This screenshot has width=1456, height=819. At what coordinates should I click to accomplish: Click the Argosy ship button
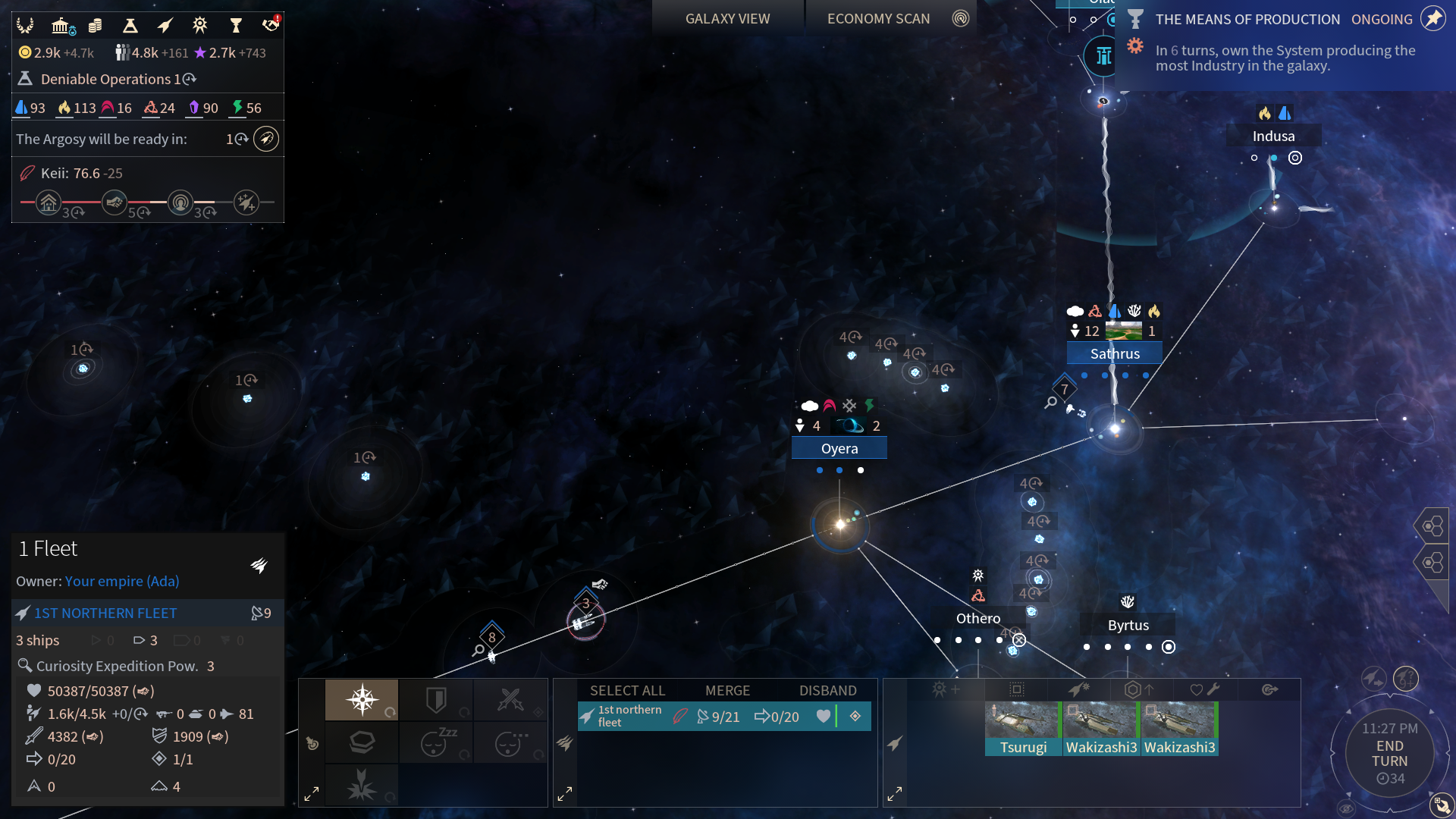click(x=266, y=139)
